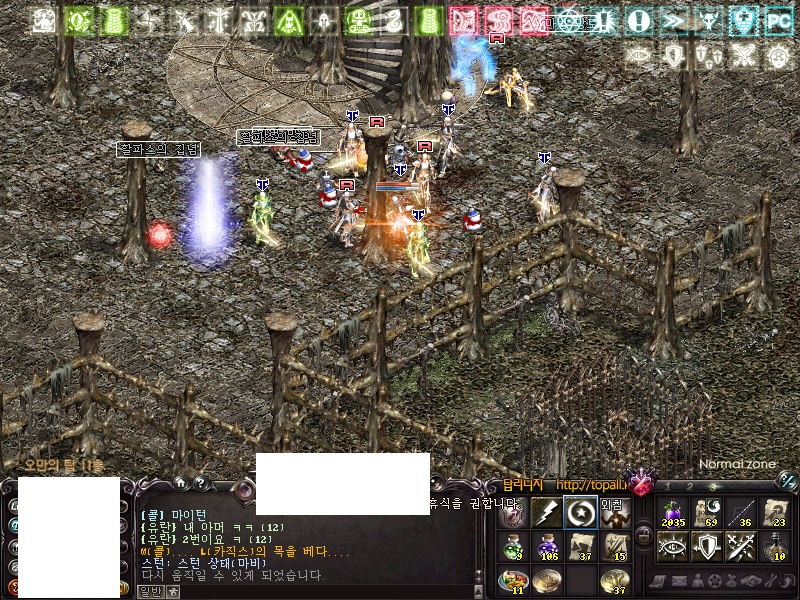Viewport: 800px width, 600px height.
Task: Activate the shield skill in quick slots
Action: (707, 546)
